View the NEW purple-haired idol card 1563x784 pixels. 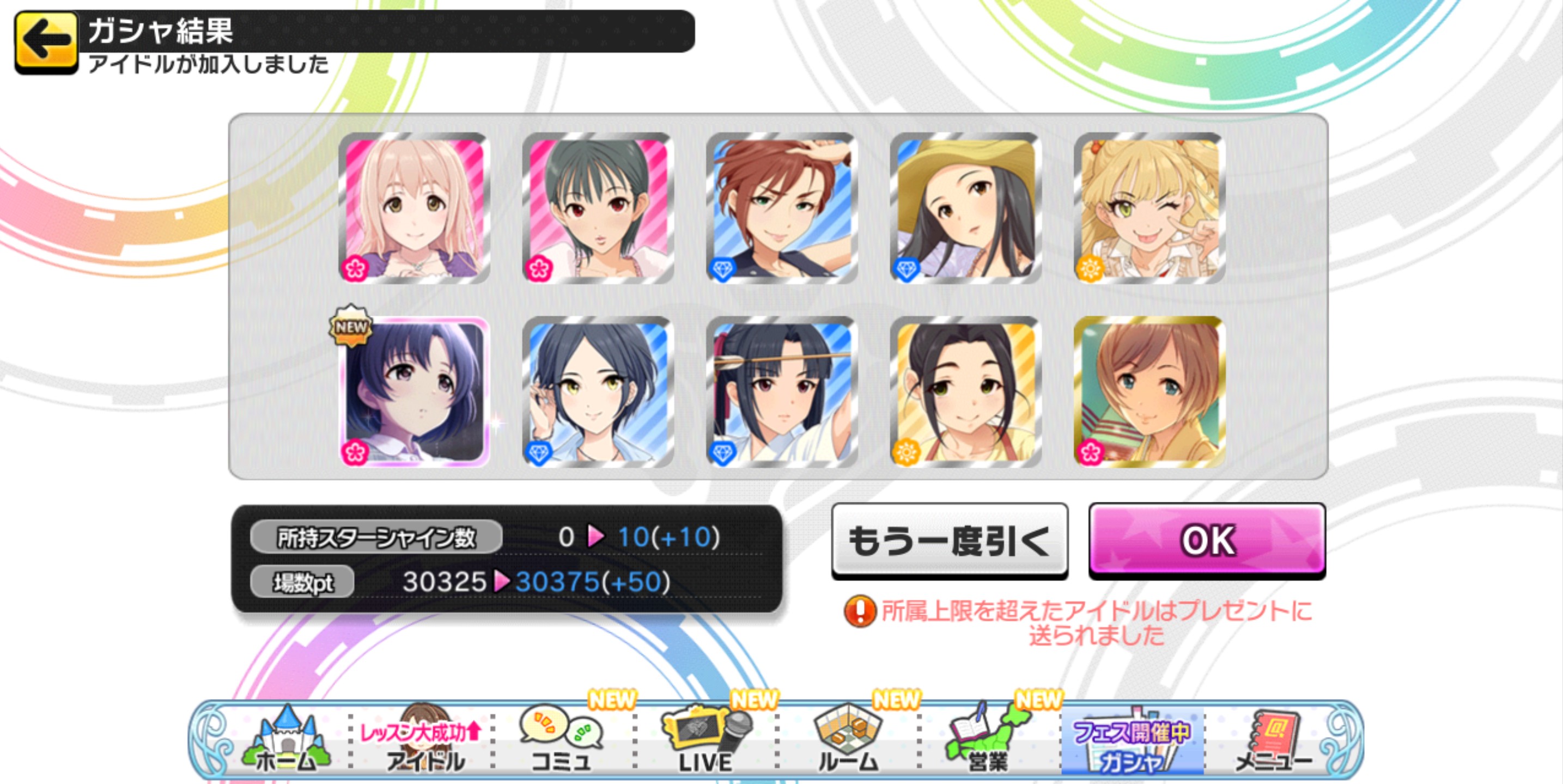pos(415,391)
